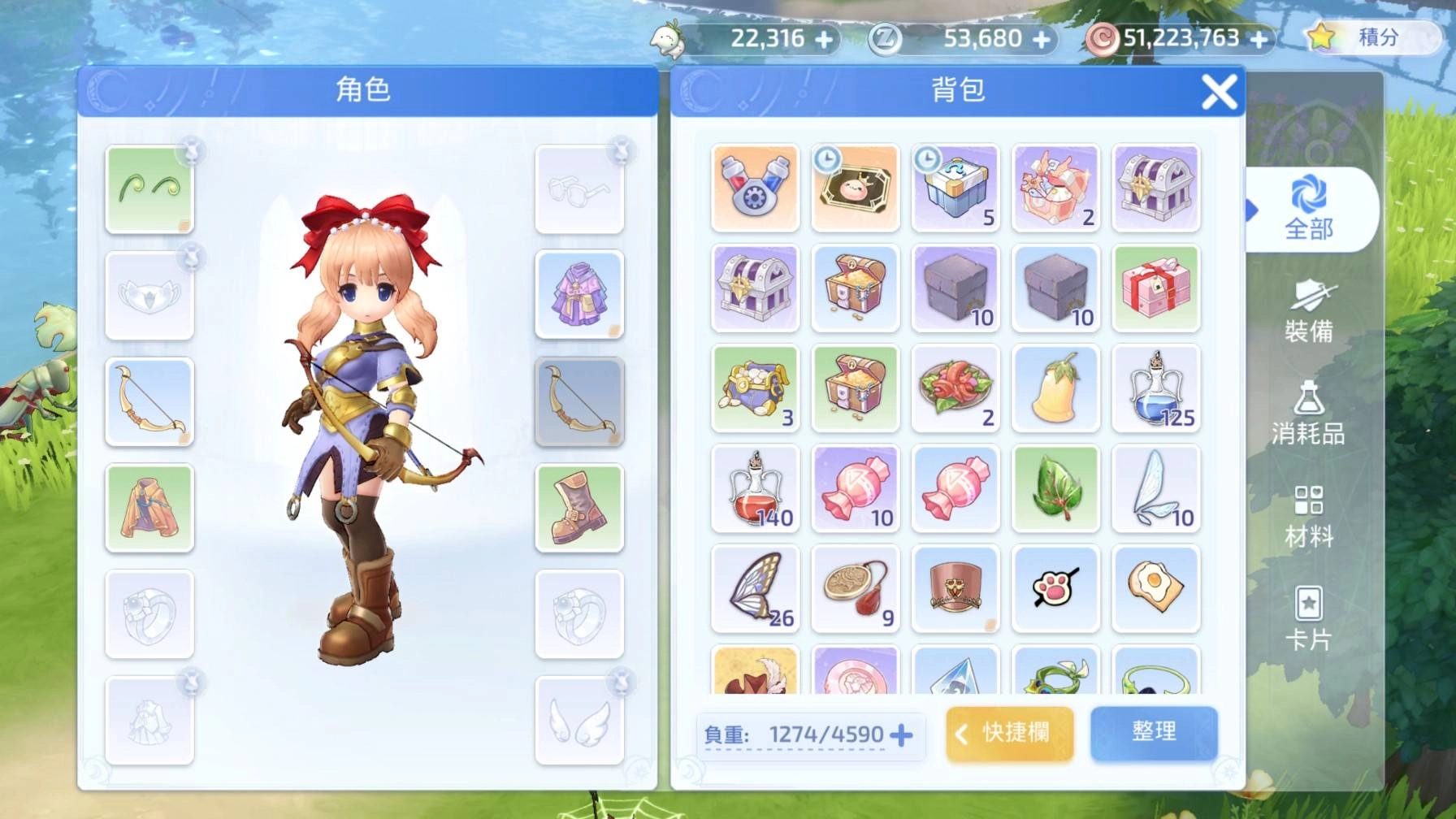Select the 卡片 cards tab
The width and height of the screenshot is (1456, 819).
tap(1308, 618)
